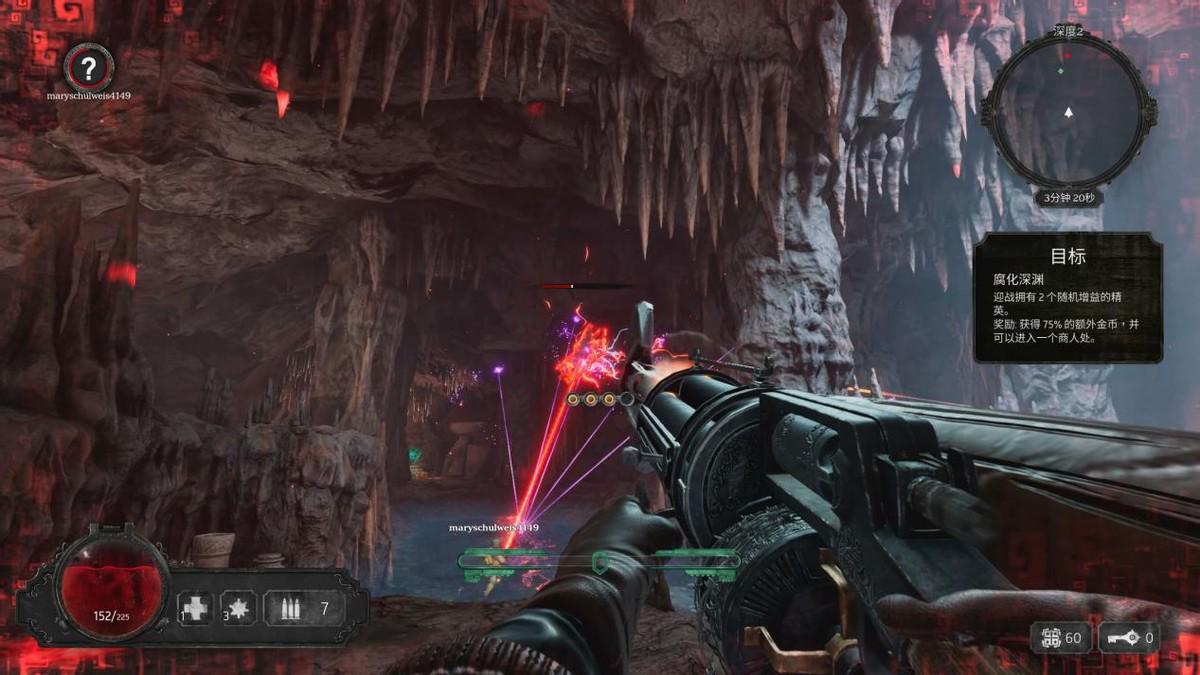Image resolution: width=1200 pixels, height=675 pixels.
Task: Activate the burst star ability slot
Action: point(239,607)
